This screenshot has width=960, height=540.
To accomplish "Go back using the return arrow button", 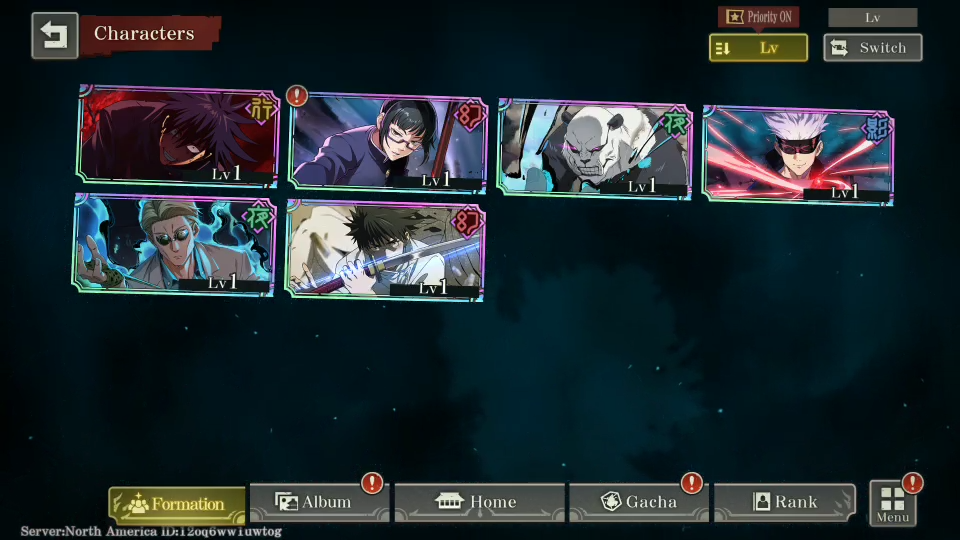I will [x=54, y=35].
